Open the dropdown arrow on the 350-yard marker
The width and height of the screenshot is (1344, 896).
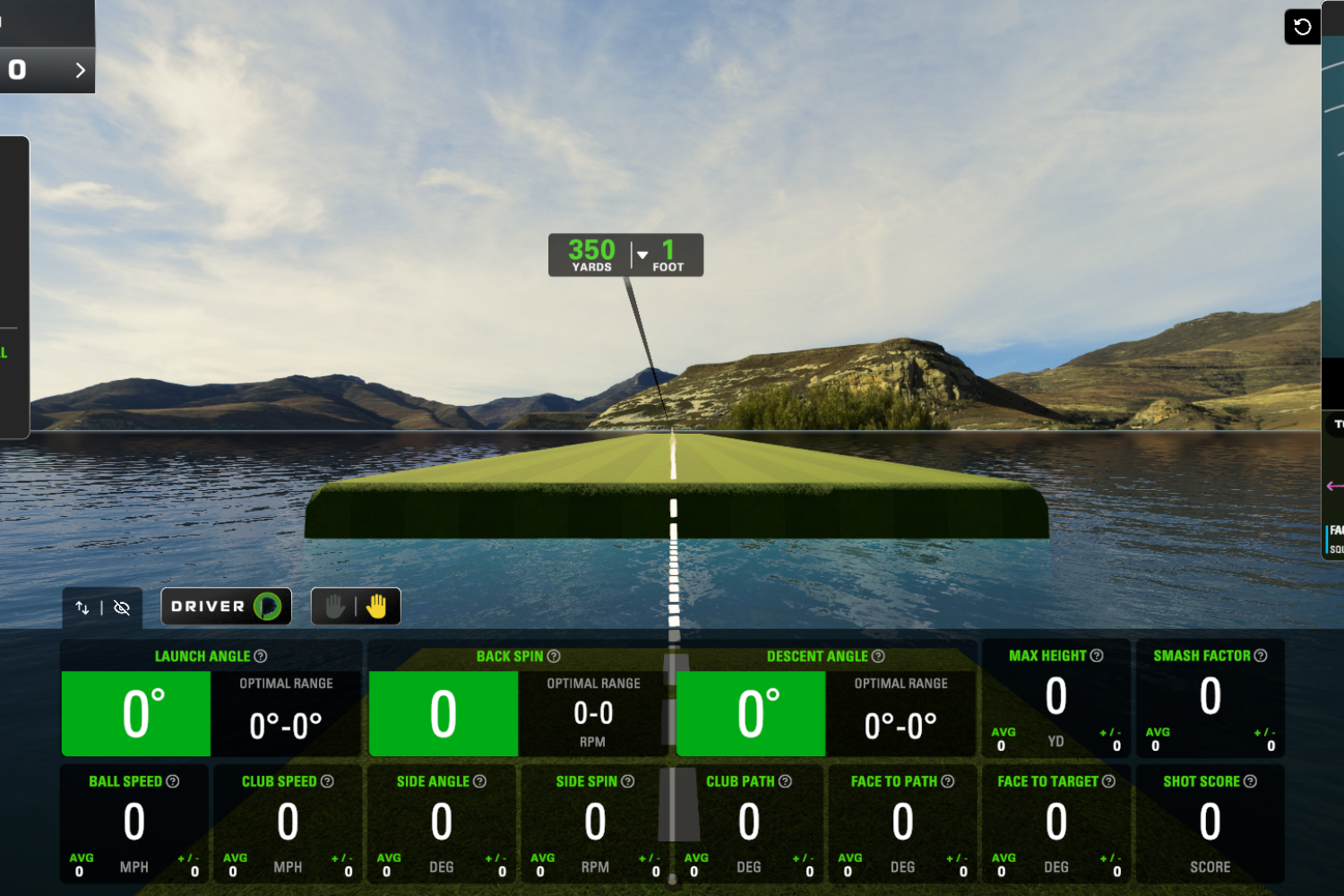(x=642, y=254)
